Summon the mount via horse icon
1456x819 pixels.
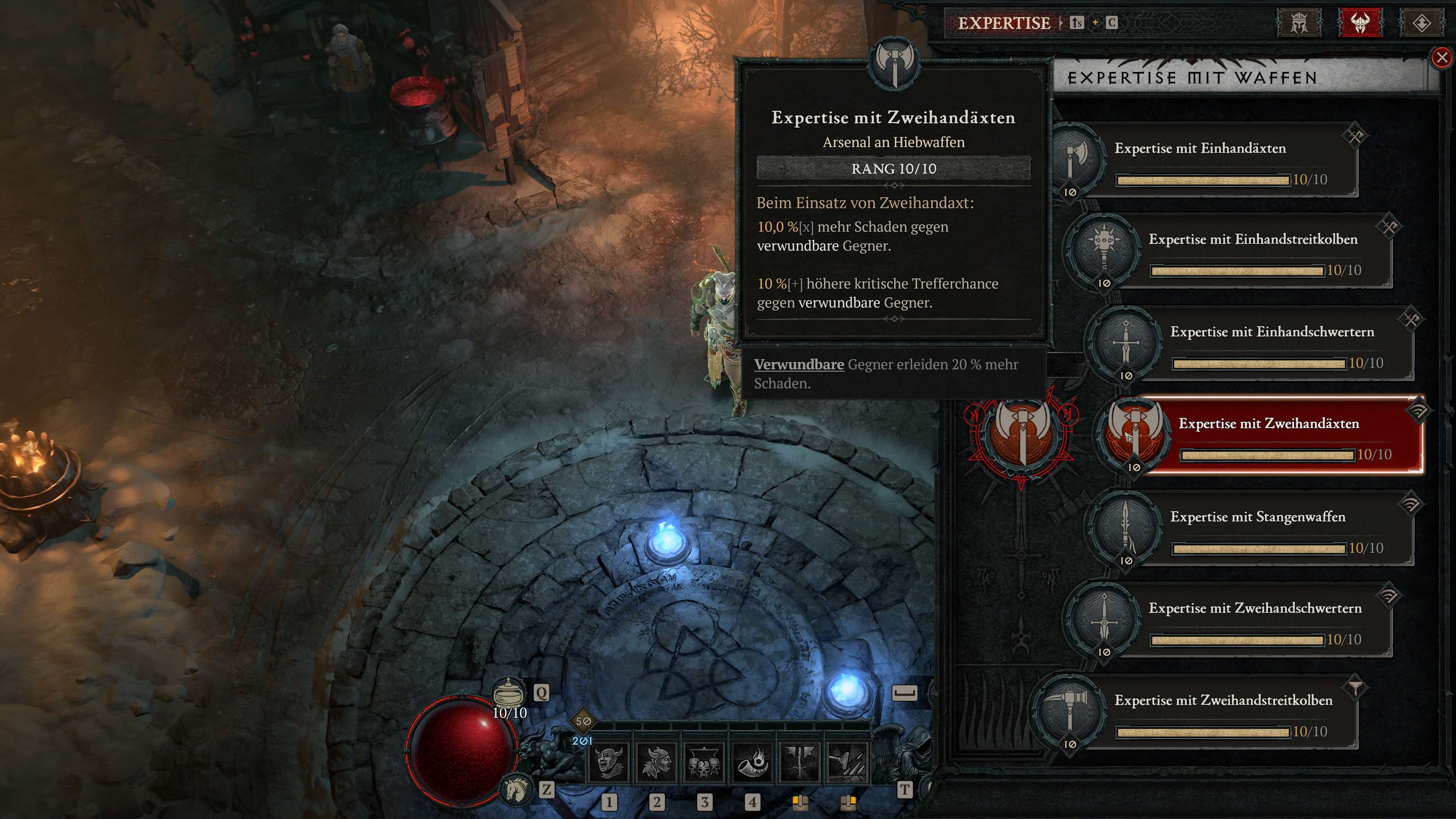(516, 789)
